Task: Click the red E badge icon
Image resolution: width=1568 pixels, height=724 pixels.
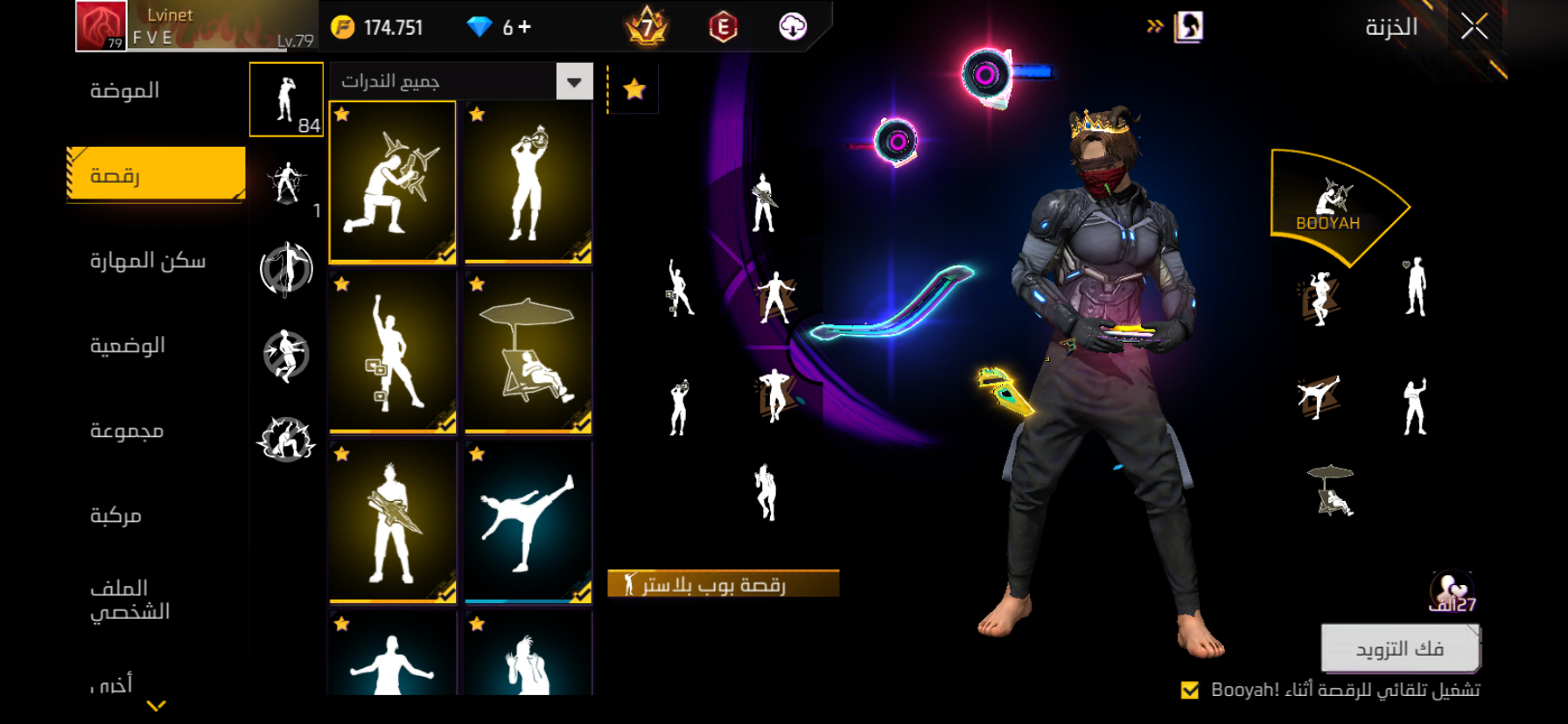Action: click(723, 28)
